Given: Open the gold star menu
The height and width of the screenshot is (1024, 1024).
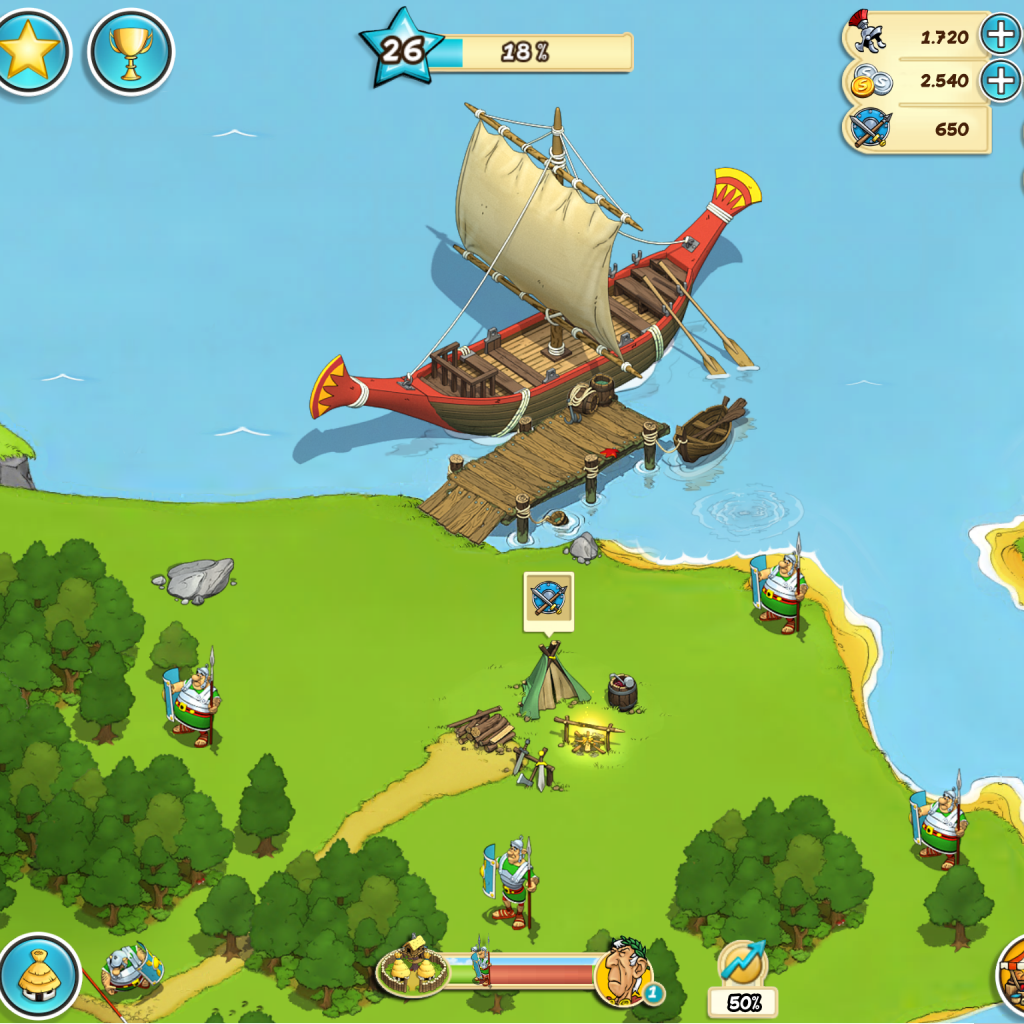Looking at the screenshot, I should (30, 50).
